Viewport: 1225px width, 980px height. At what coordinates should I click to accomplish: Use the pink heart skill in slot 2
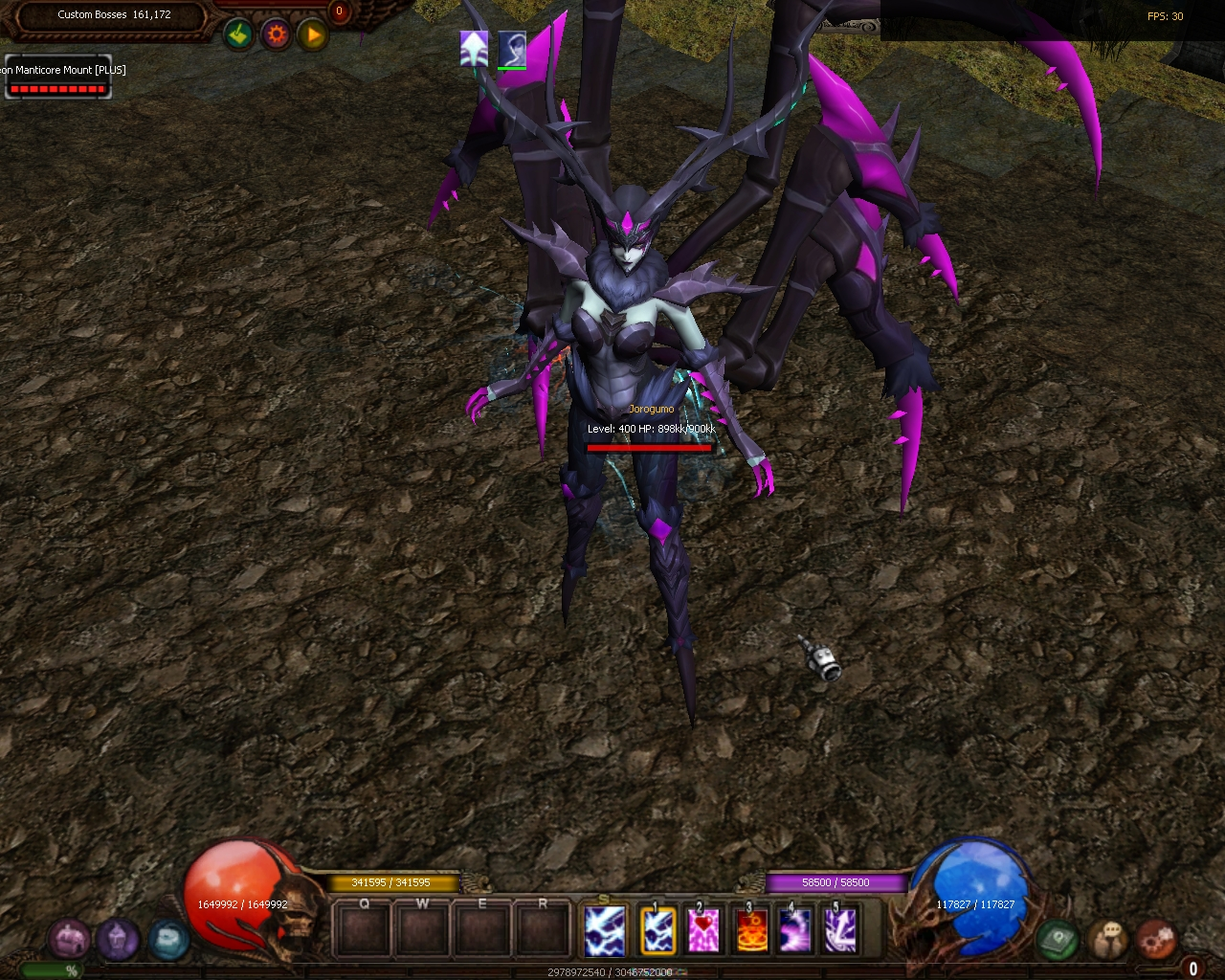[703, 930]
